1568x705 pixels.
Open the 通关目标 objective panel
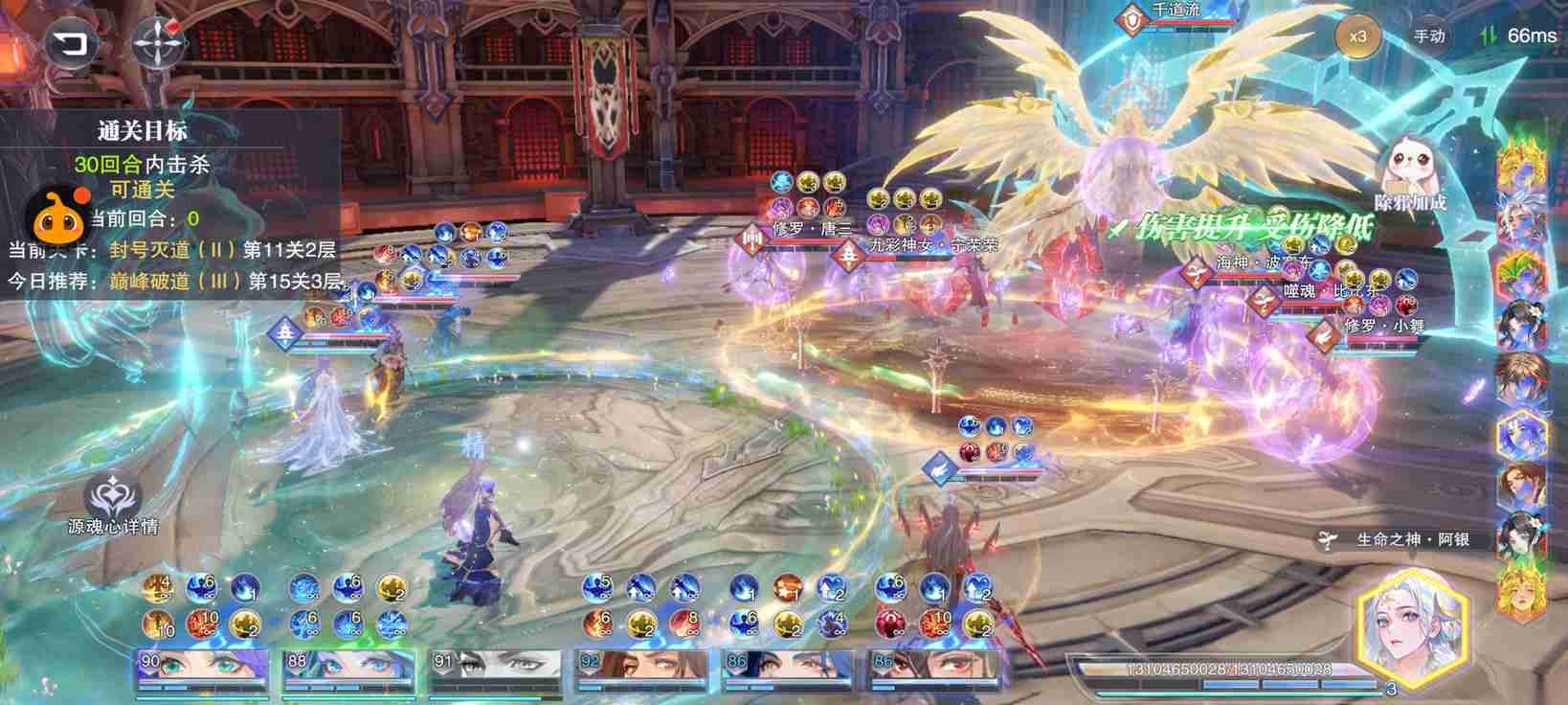click(142, 130)
